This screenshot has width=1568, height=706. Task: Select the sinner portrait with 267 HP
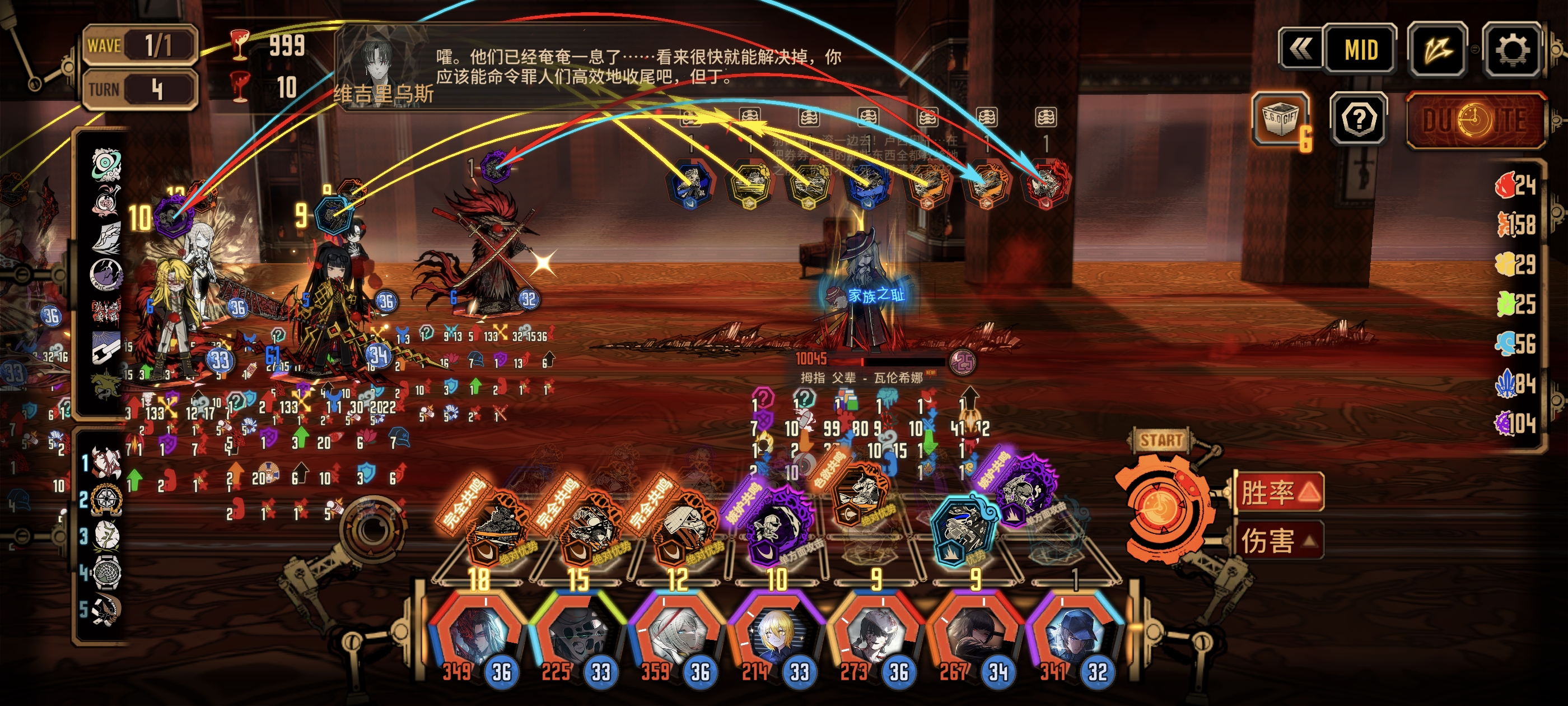tap(973, 635)
